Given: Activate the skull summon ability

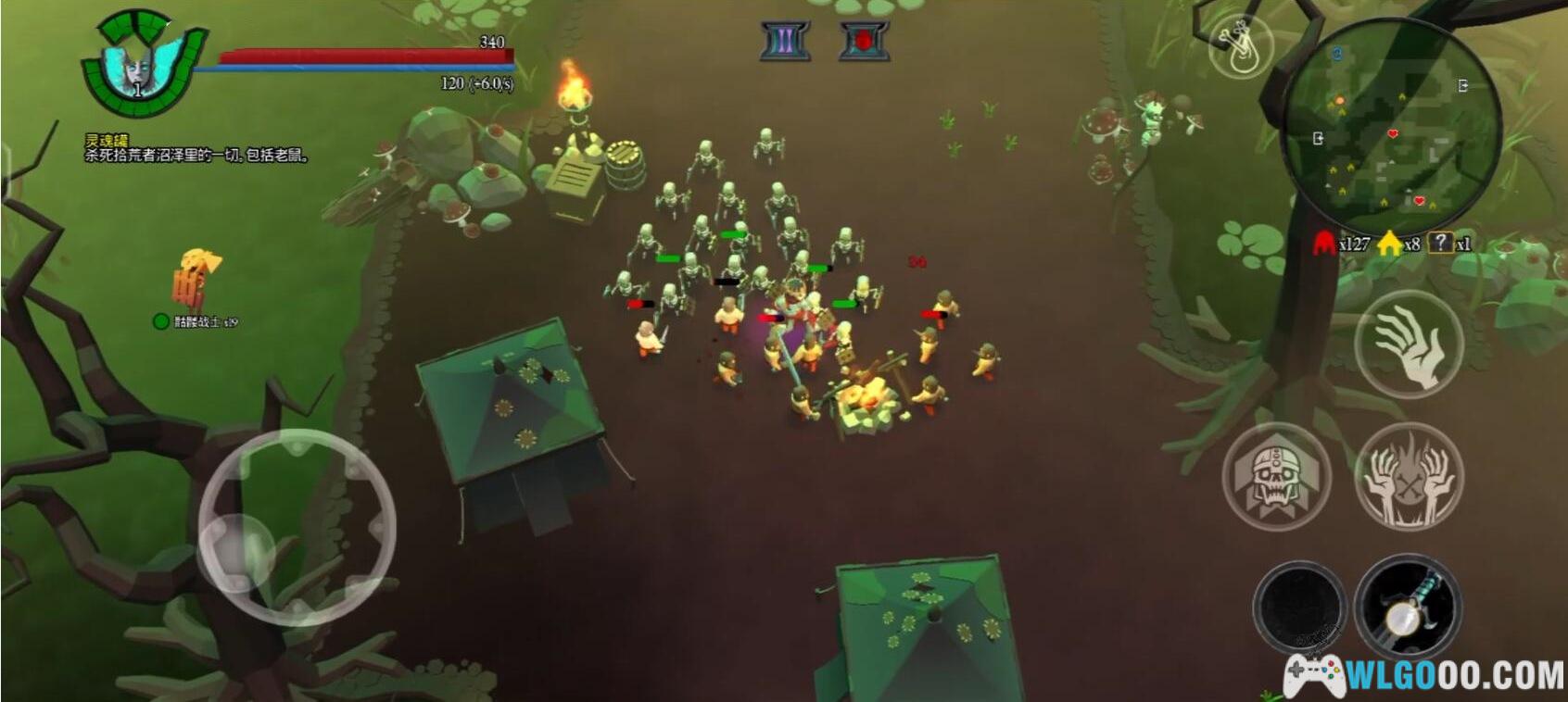Looking at the screenshot, I should pyautogui.click(x=1276, y=478).
